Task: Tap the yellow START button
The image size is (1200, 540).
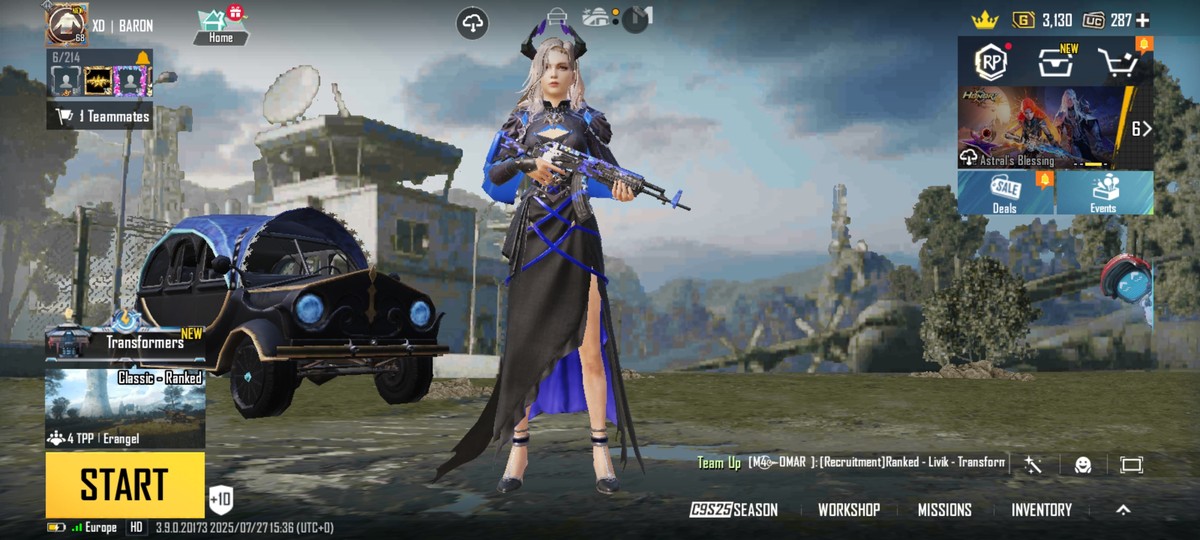Action: click(x=124, y=484)
